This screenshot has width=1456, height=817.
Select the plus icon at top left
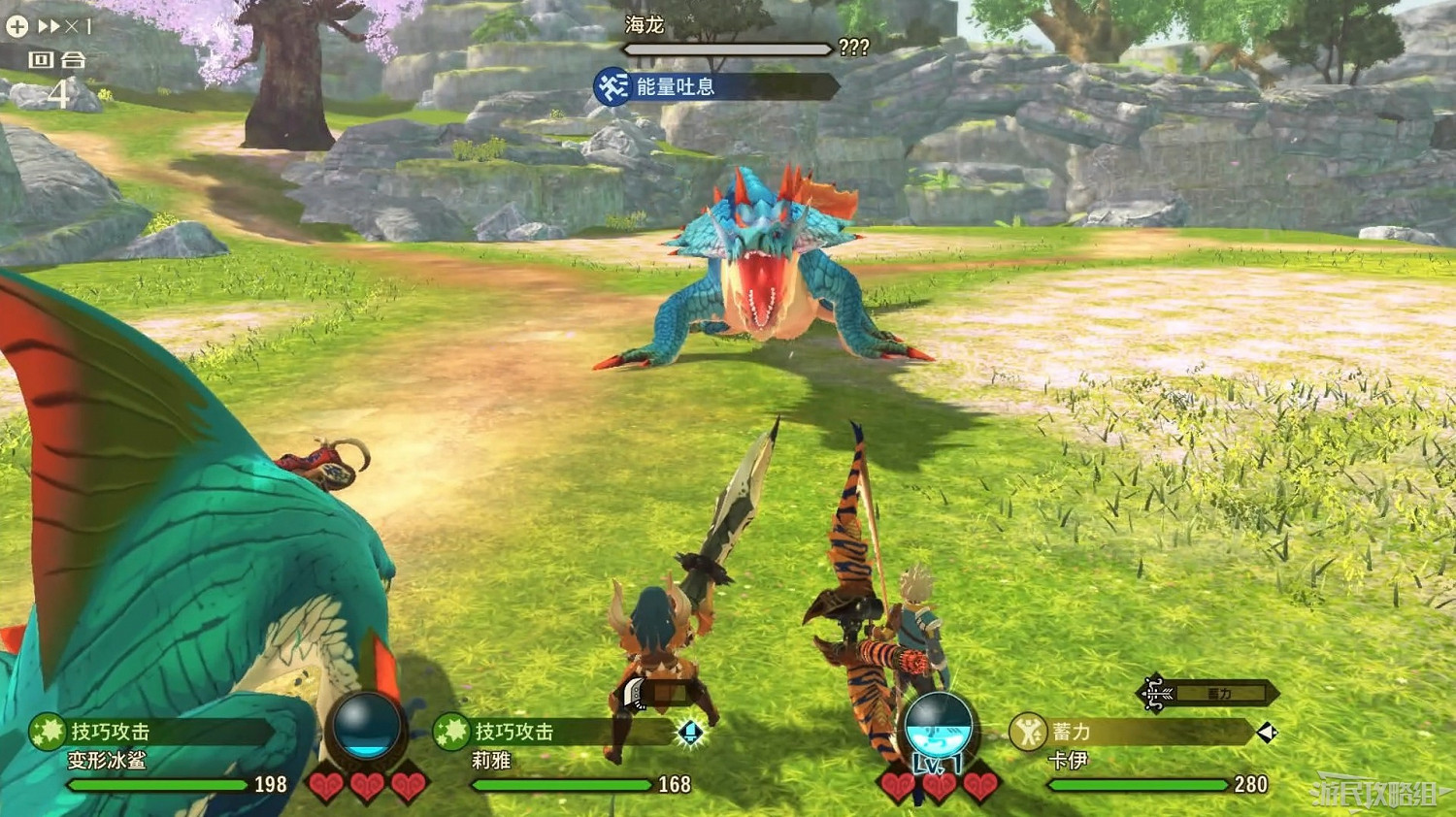click(x=16, y=26)
